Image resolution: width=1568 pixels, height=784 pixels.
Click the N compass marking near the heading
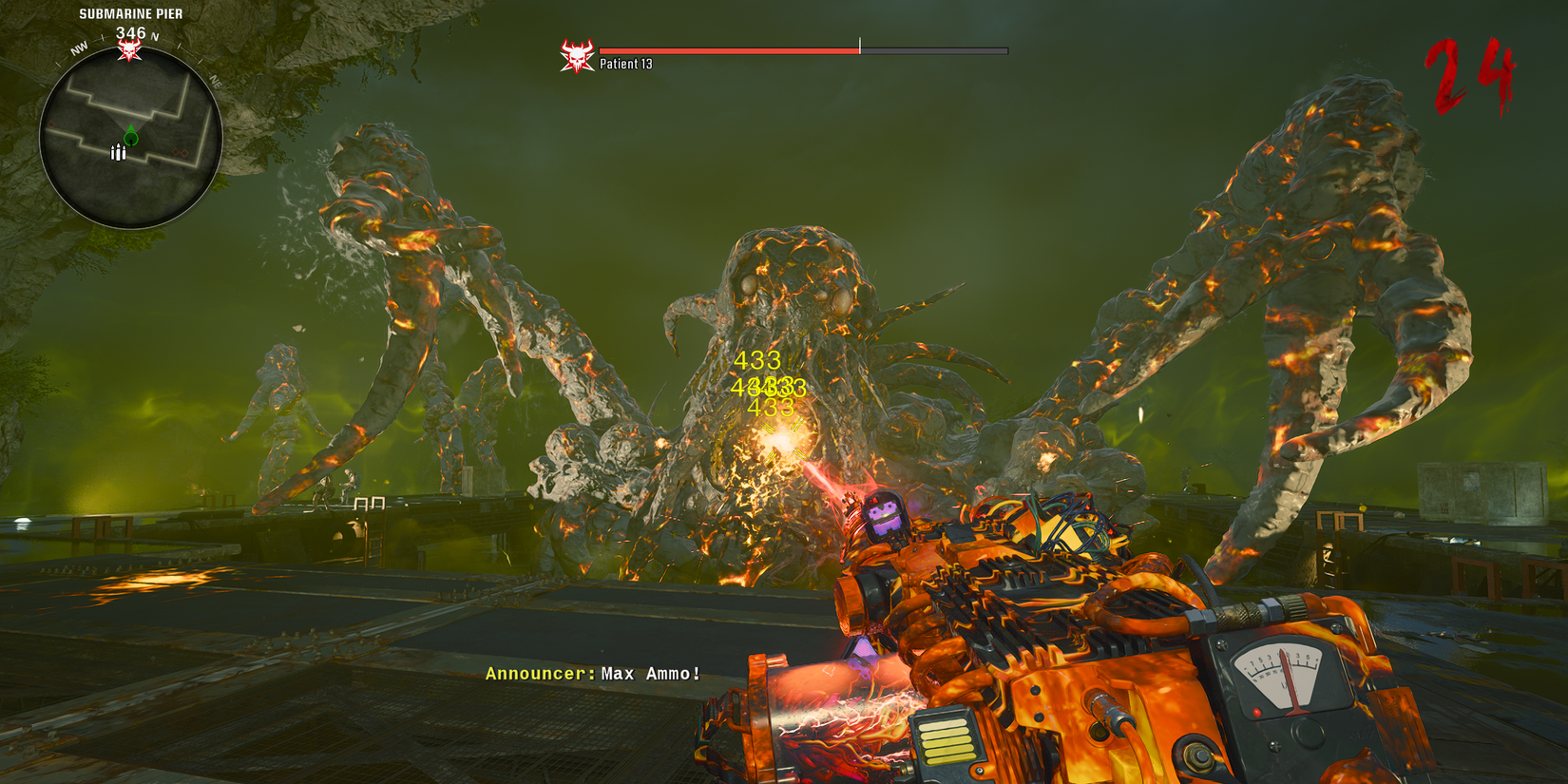[x=153, y=36]
